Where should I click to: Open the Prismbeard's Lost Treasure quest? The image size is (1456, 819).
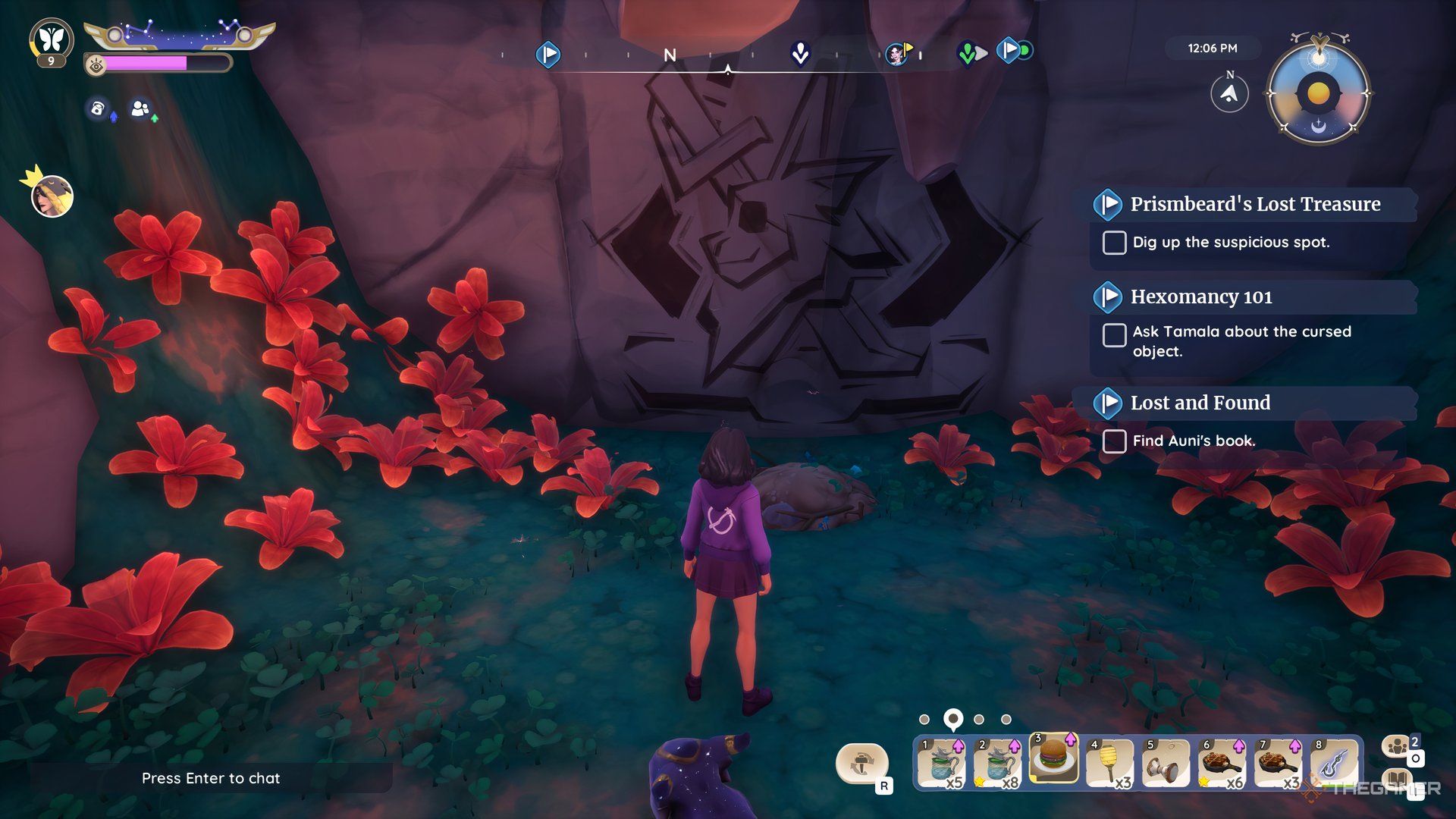coord(1254,204)
